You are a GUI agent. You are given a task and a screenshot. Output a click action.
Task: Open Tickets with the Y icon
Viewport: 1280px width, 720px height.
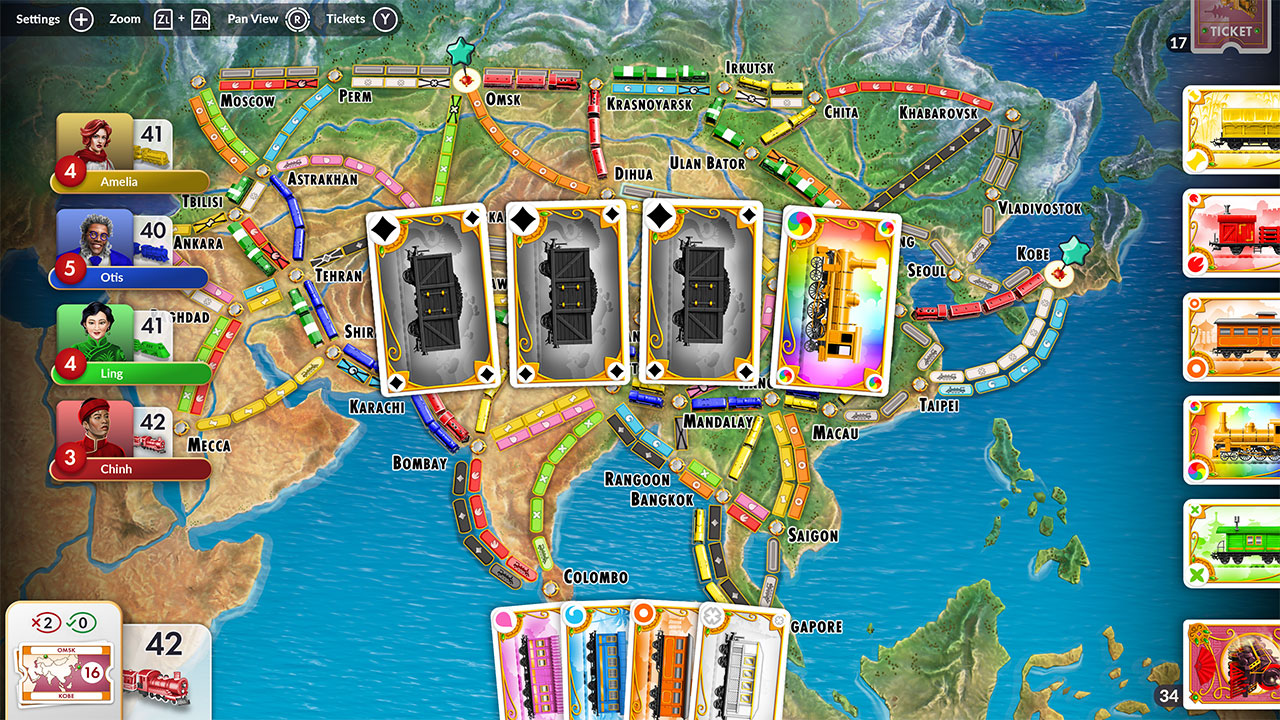pos(387,18)
